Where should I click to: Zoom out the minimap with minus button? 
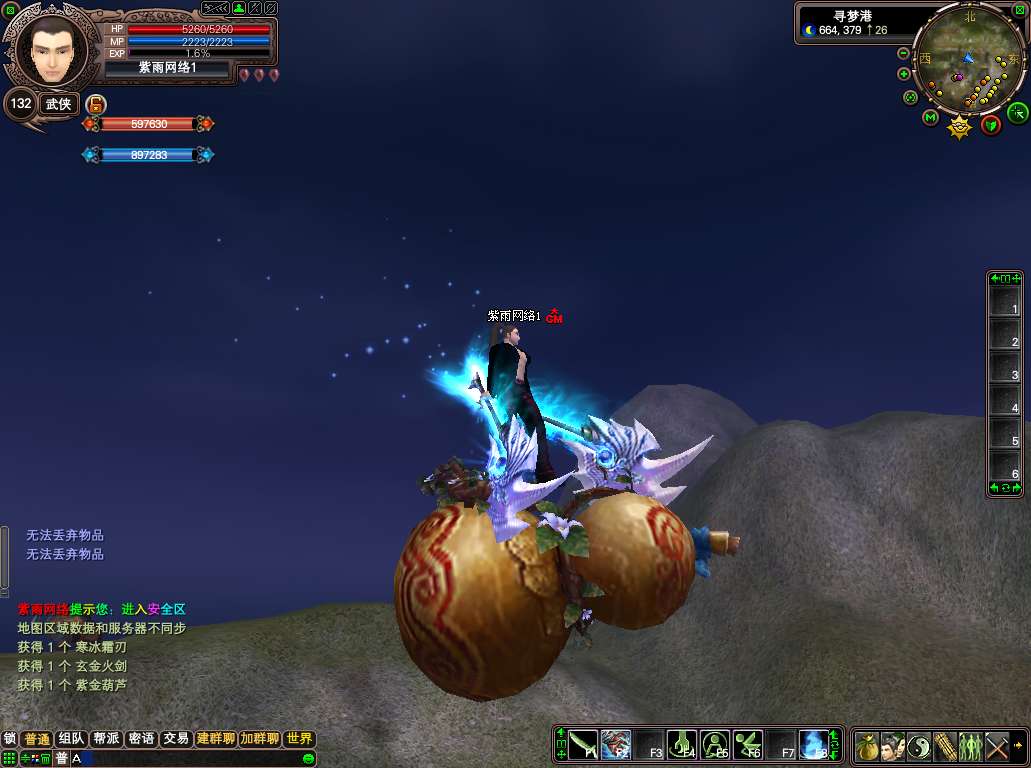(x=904, y=53)
